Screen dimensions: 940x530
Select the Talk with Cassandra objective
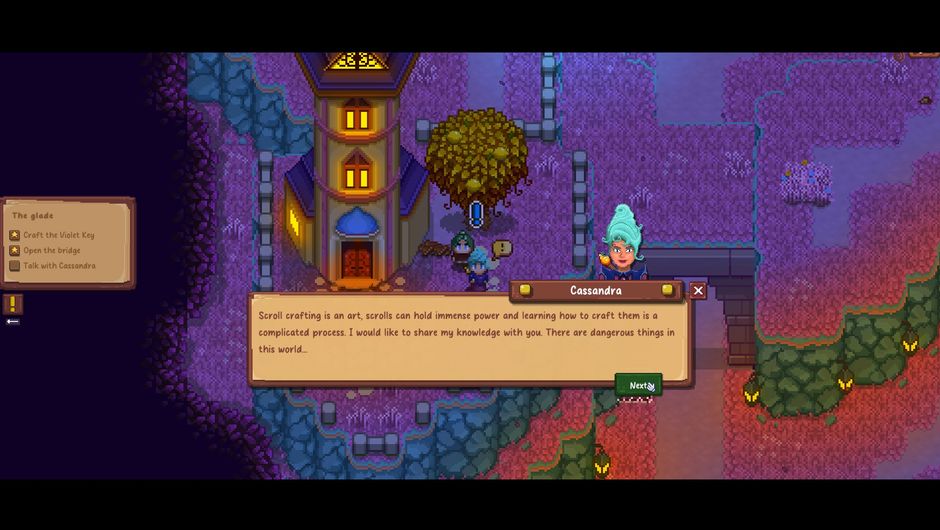point(59,266)
